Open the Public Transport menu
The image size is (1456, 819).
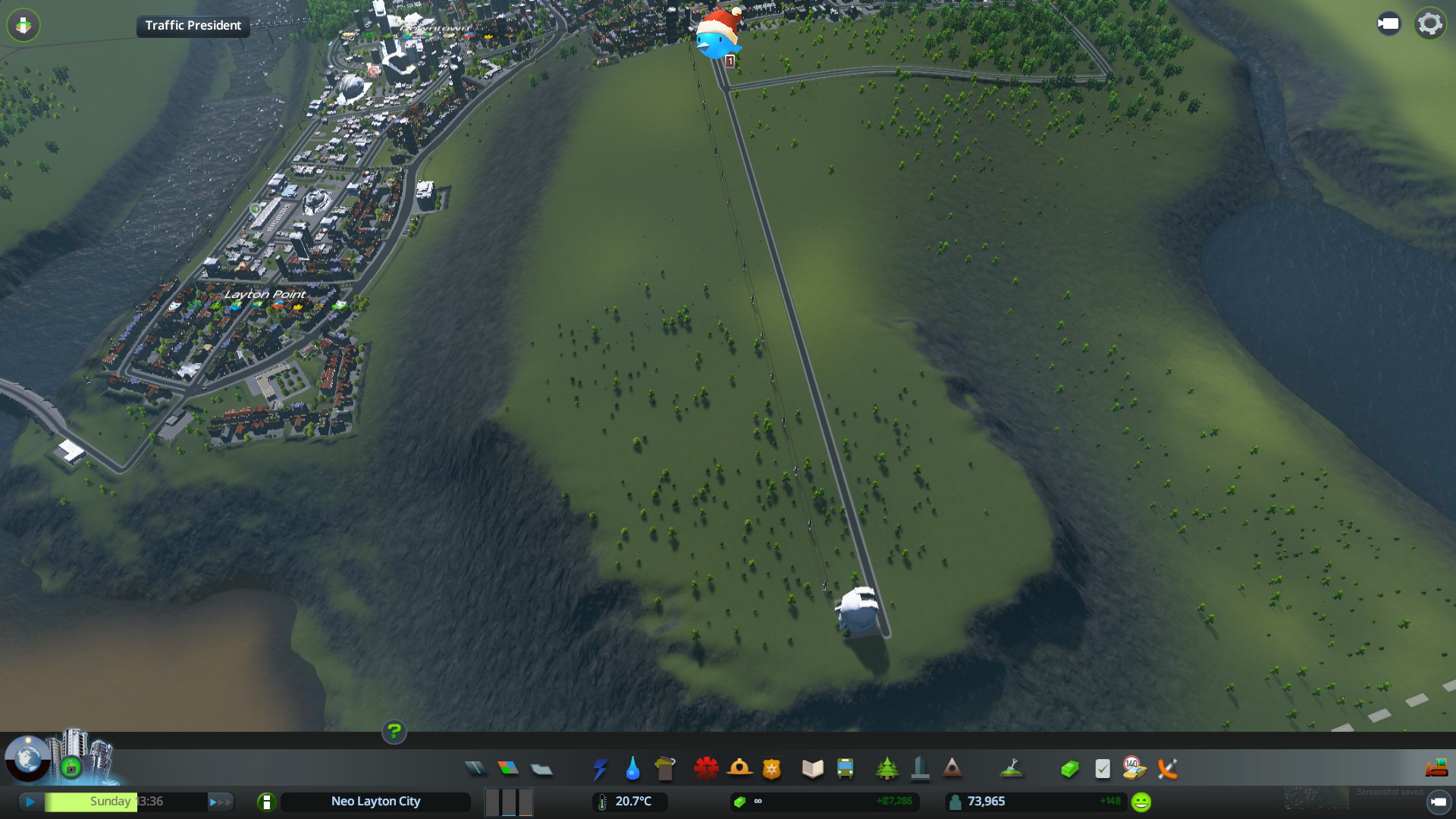coord(845,769)
